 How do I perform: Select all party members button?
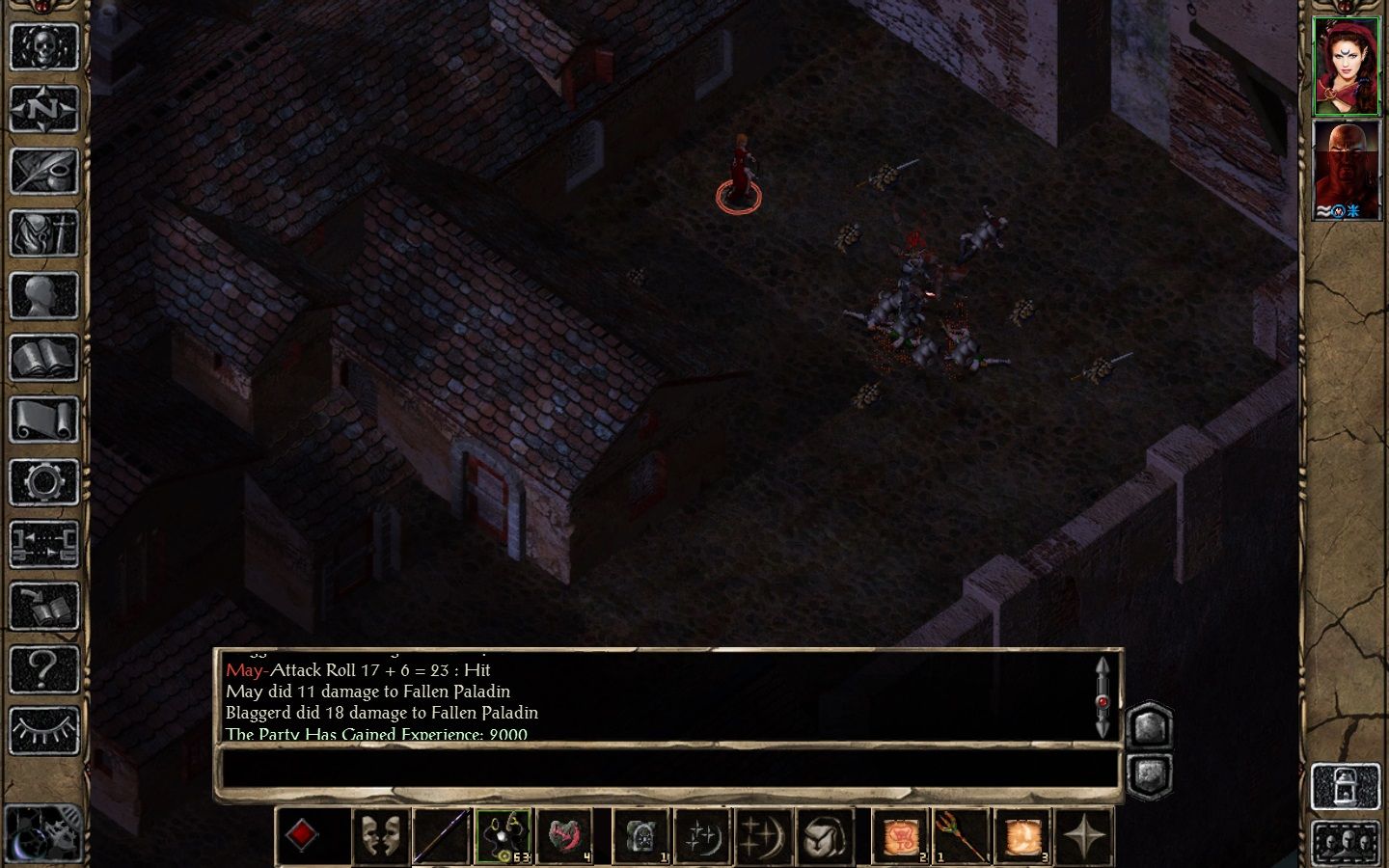point(1346,842)
